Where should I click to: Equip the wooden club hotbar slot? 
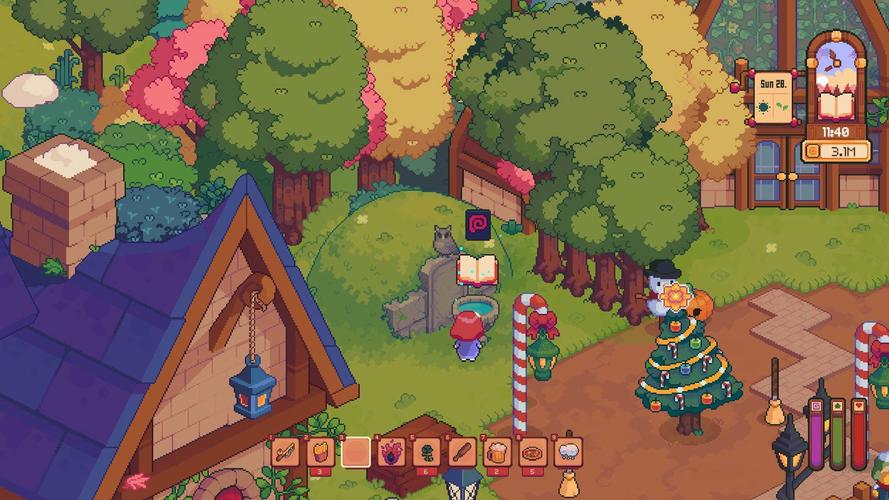[x=460, y=452]
